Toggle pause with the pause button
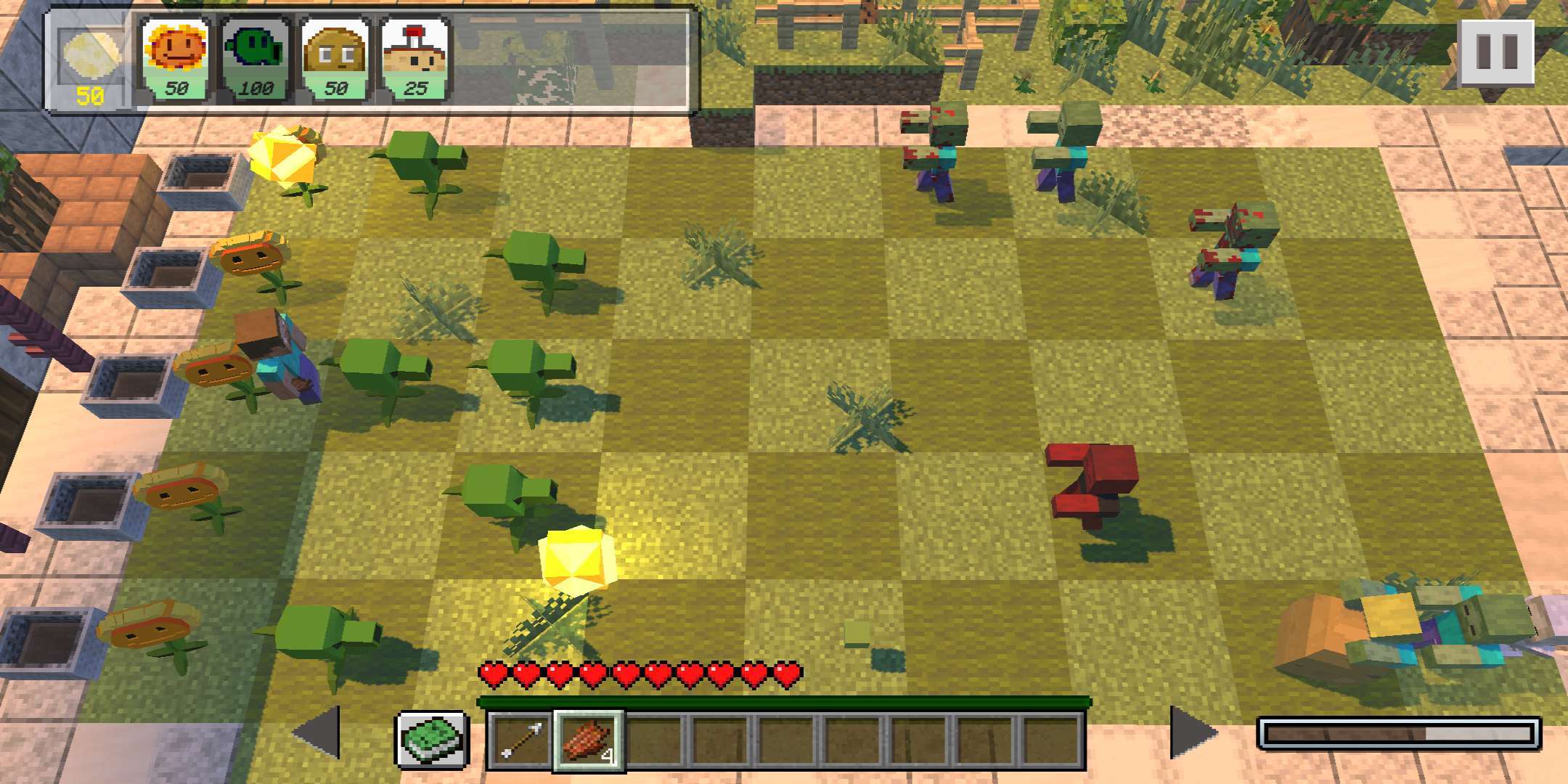 [1495, 51]
